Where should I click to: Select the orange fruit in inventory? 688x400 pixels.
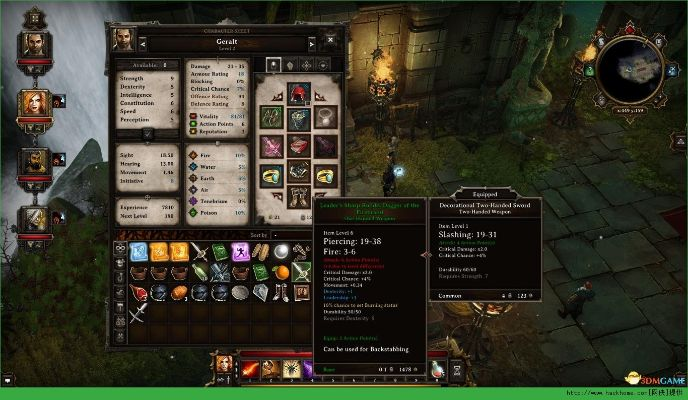[x=281, y=272]
